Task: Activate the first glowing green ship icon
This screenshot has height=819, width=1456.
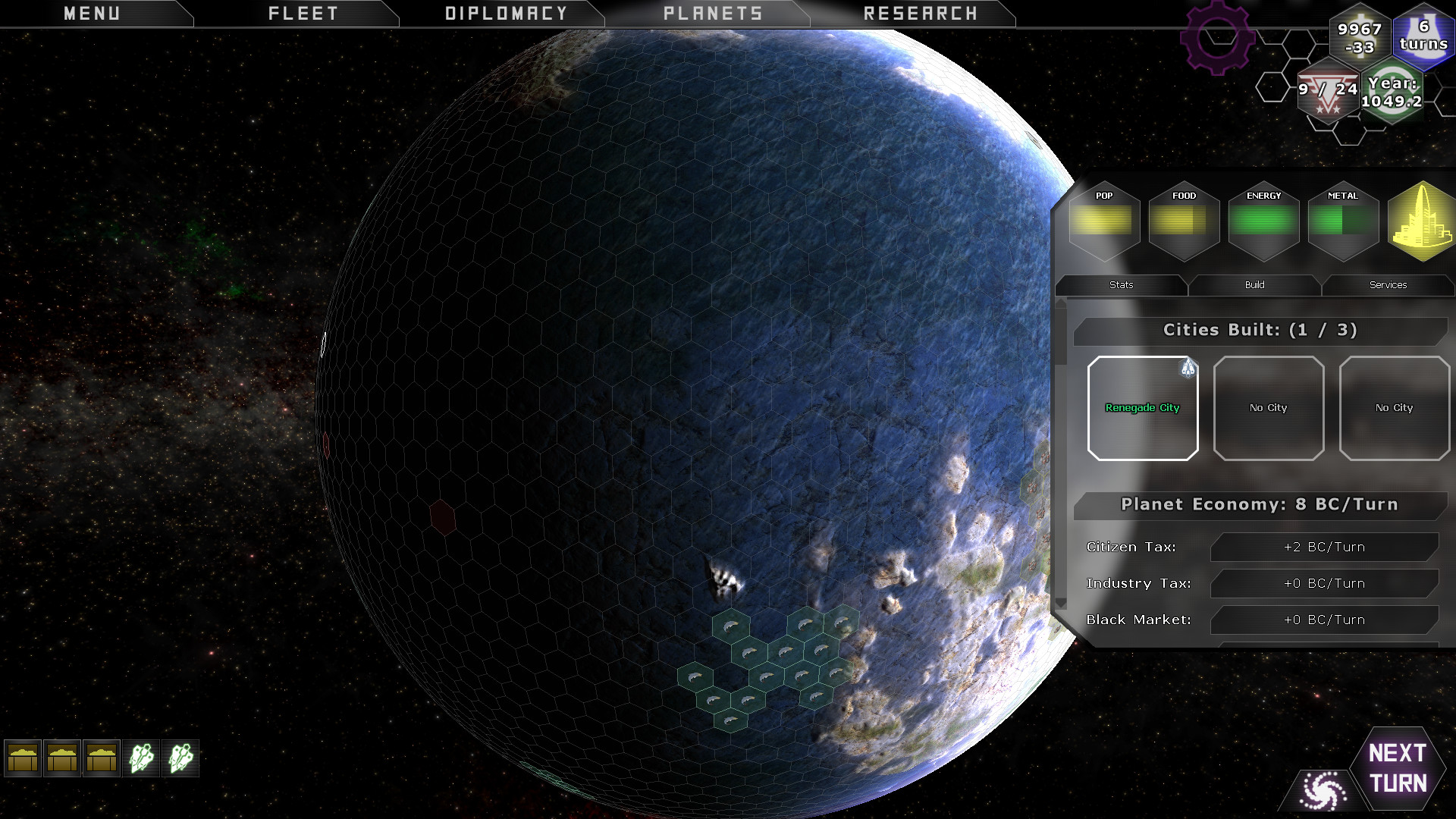Action: (x=143, y=758)
